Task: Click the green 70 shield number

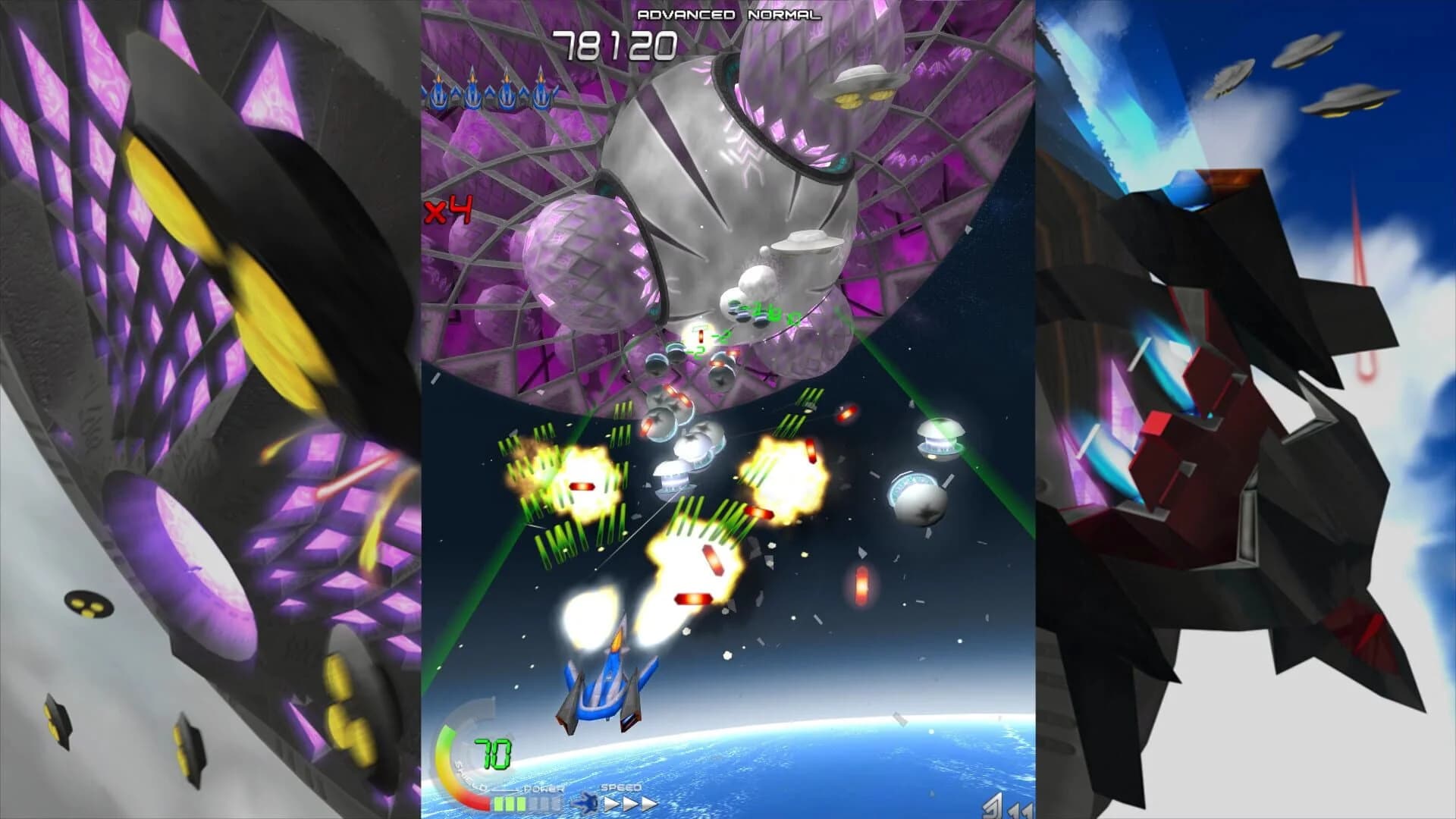Action: pyautogui.click(x=491, y=753)
